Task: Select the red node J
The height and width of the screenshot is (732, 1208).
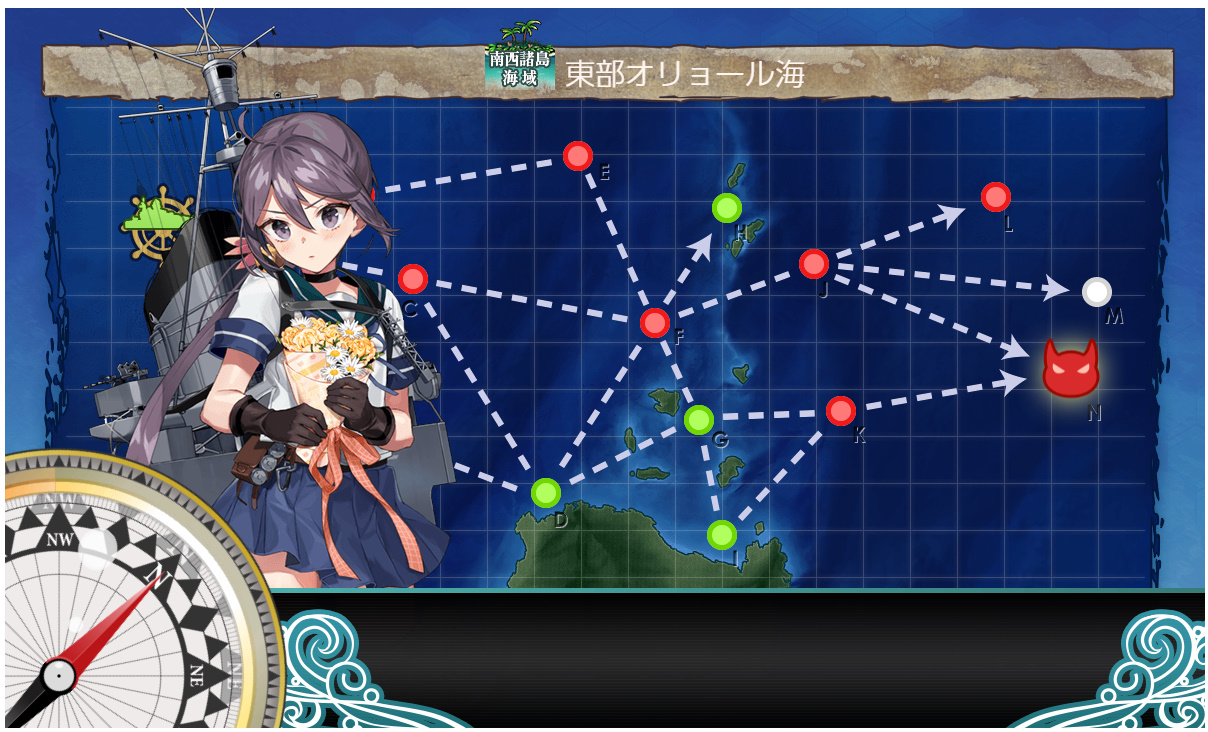Action: pos(814,264)
